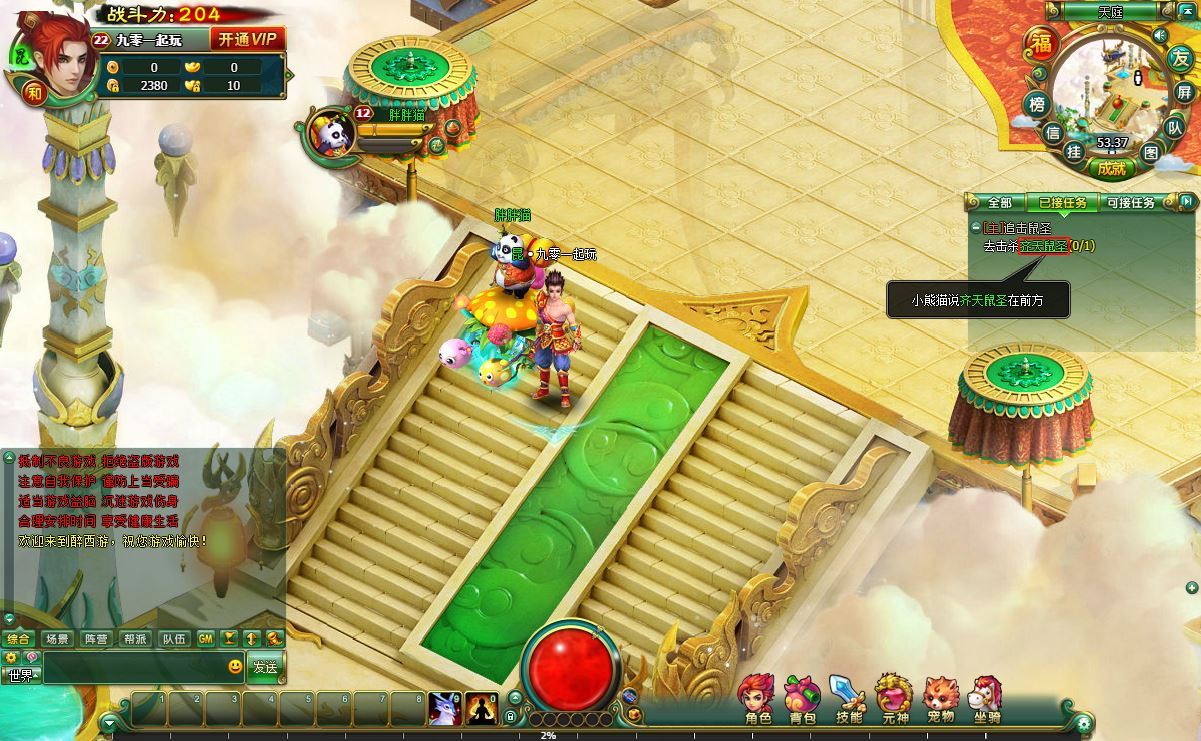Open the 成就 achievements button
1201x741 pixels.
(1111, 168)
